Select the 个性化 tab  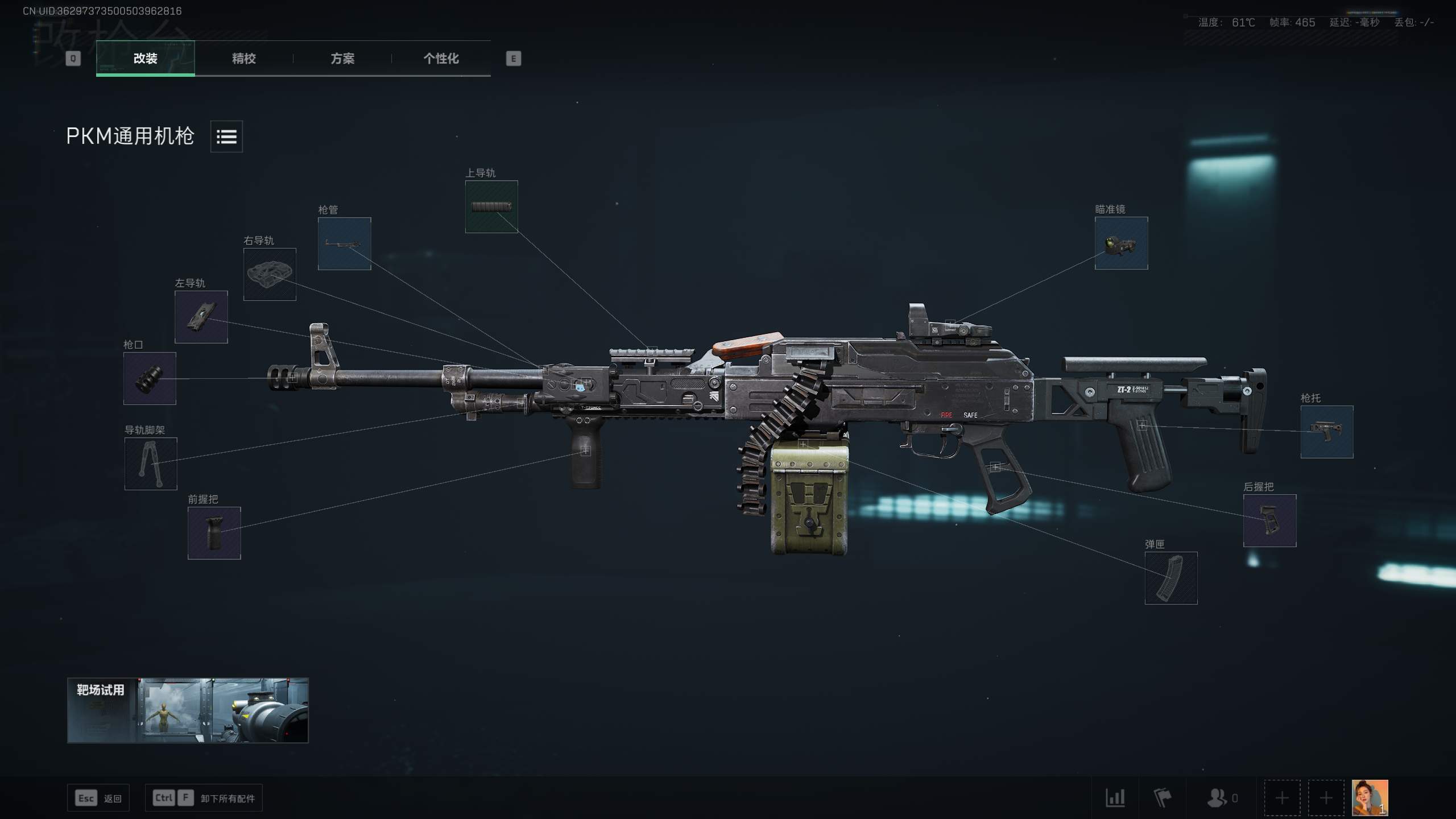pos(441,58)
